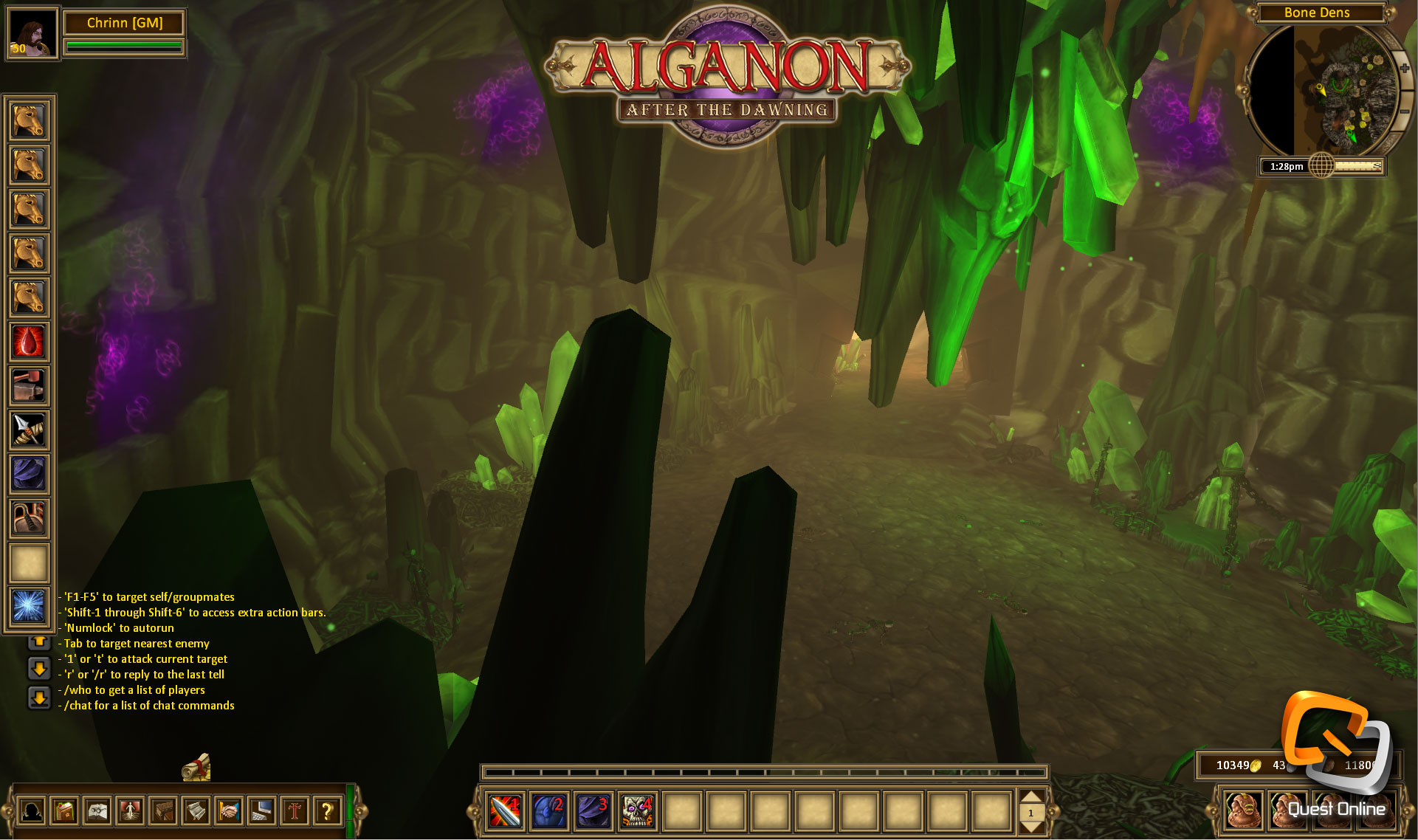This screenshot has height=840, width=1418.
Task: Click Chrinn's green health bar
Action: pos(123,46)
